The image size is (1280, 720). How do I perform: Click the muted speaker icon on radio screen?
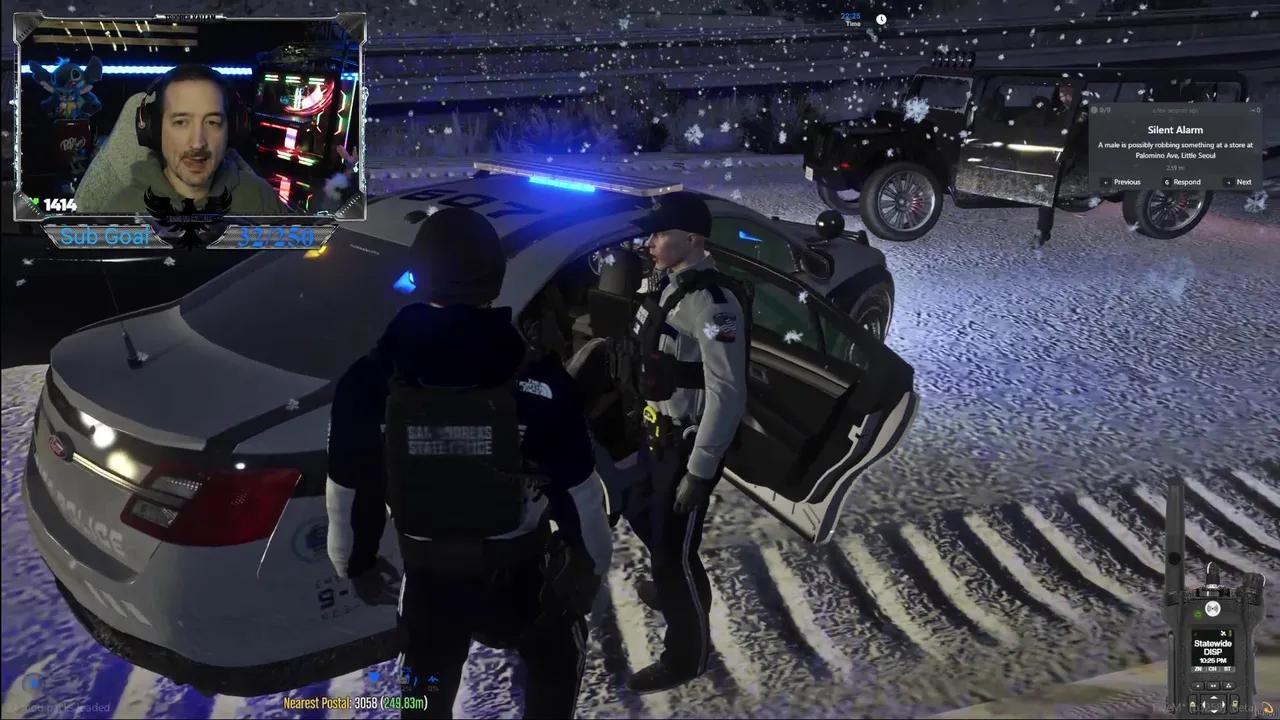pyautogui.click(x=1223, y=632)
